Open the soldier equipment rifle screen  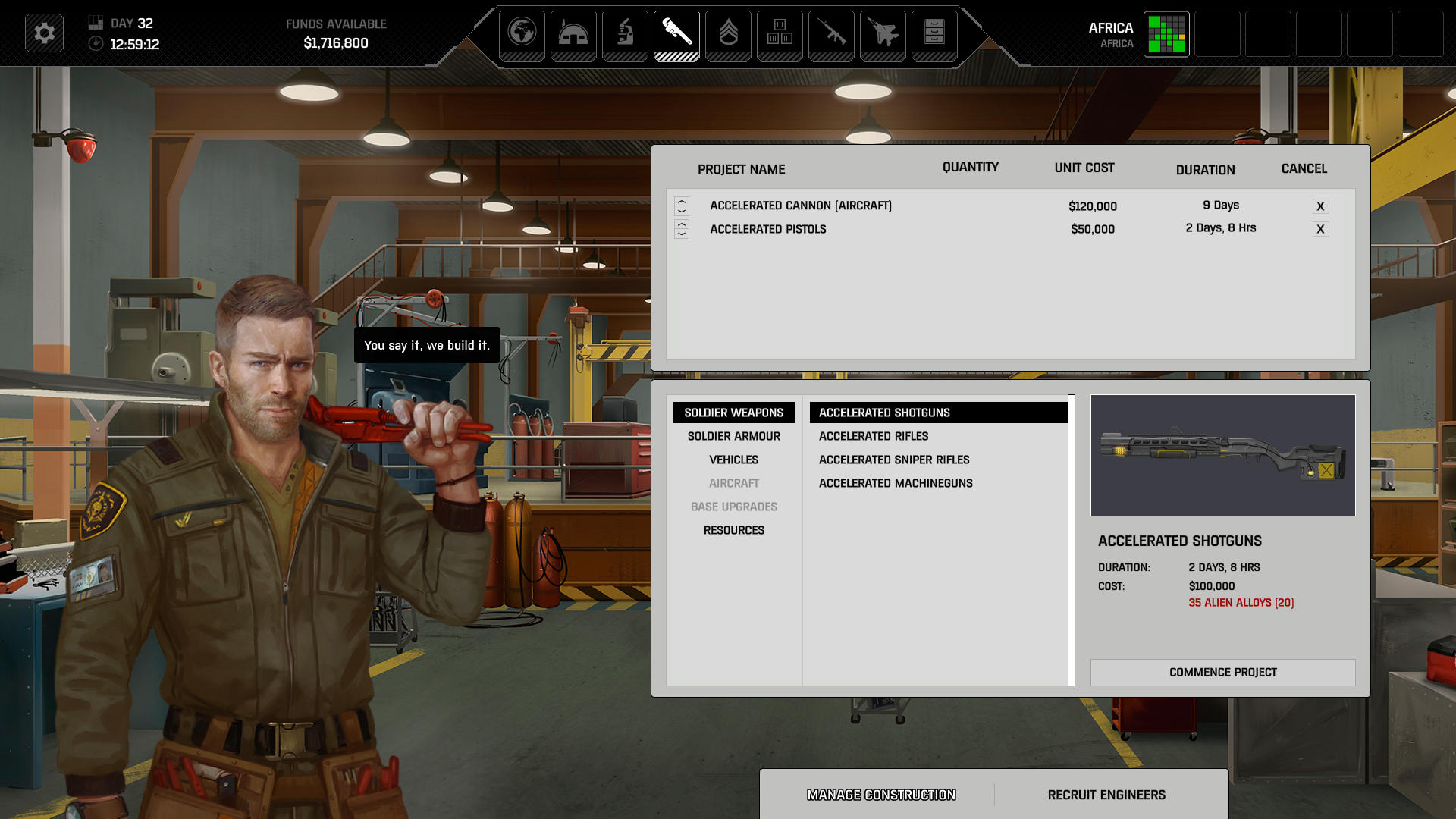(x=831, y=33)
